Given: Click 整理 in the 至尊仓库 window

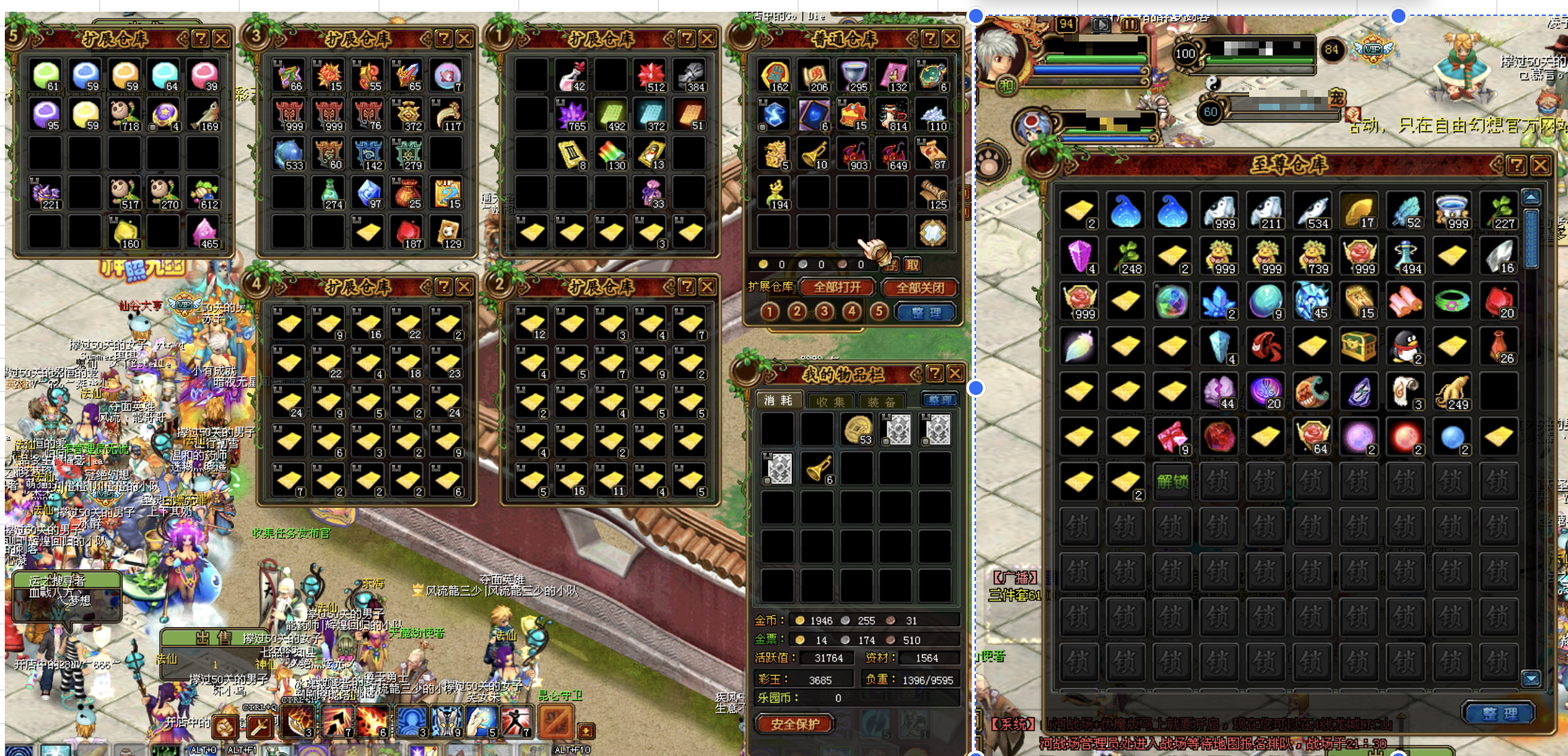Looking at the screenshot, I should coord(1500,713).
